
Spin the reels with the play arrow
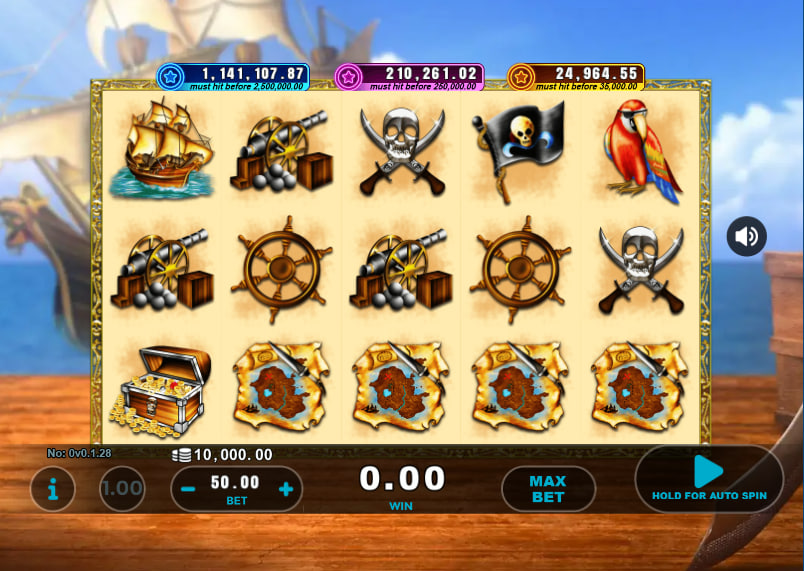tap(709, 472)
